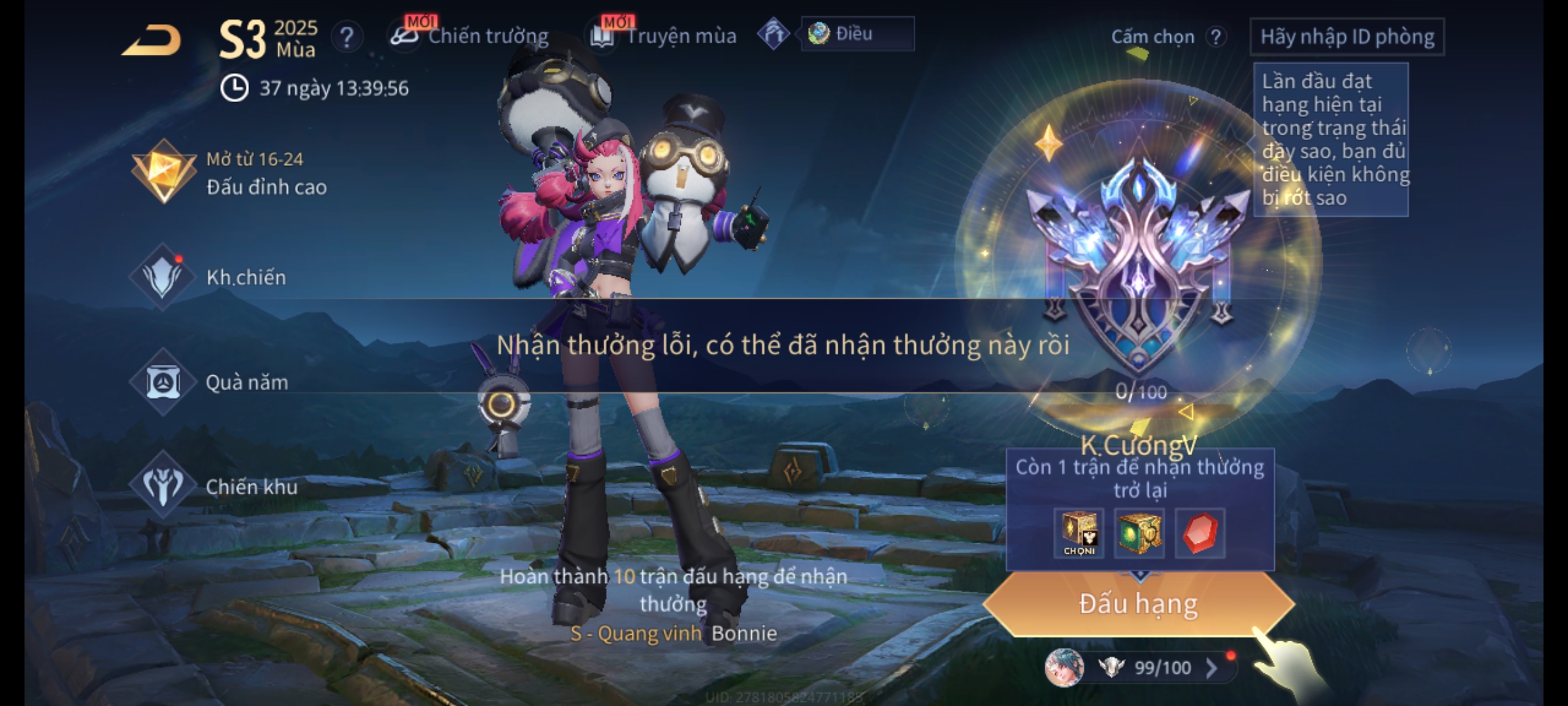Start a match with Đấu hạng

pos(1138,603)
